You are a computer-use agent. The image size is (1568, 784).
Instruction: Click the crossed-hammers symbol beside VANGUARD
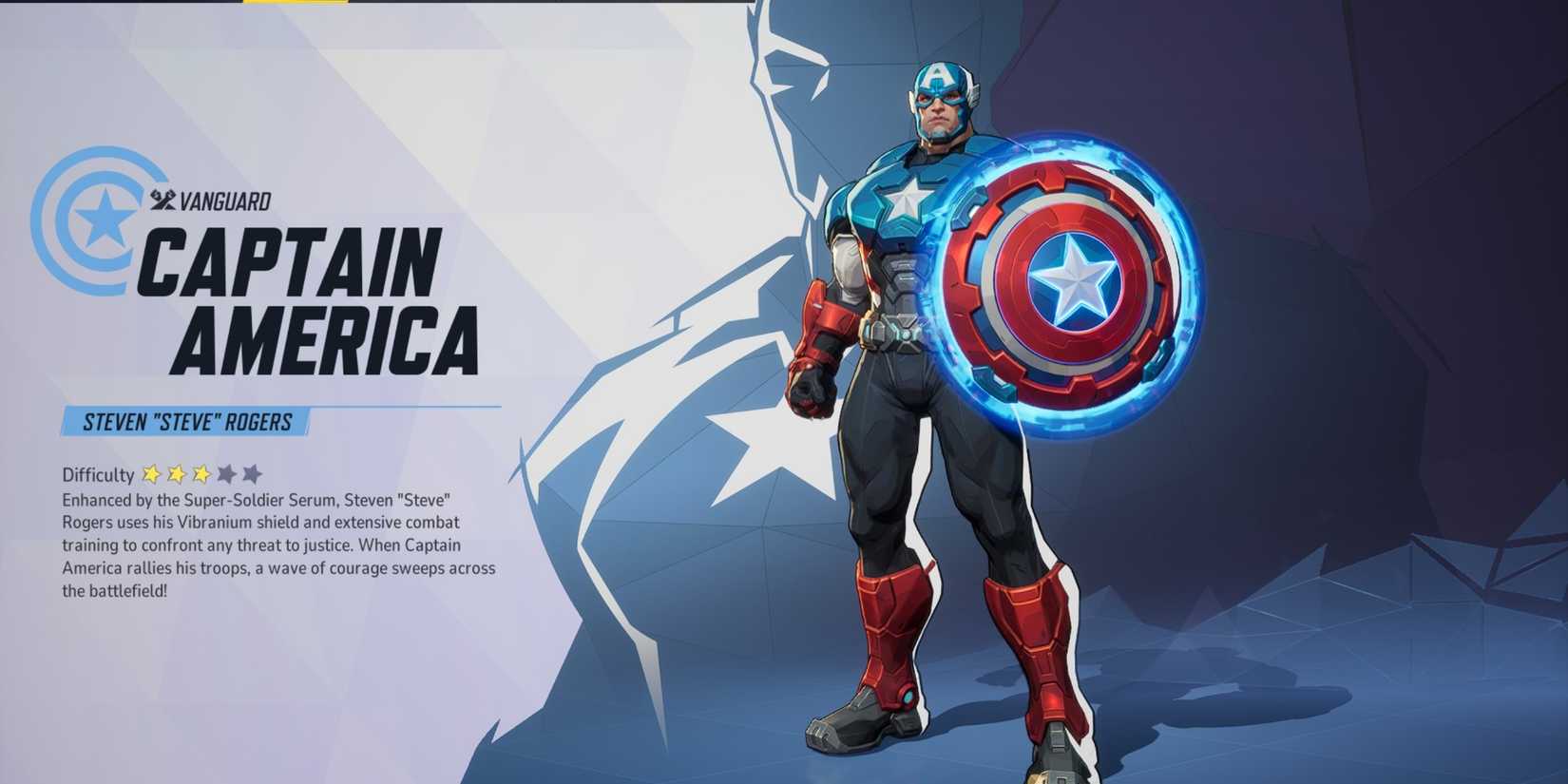pyautogui.click(x=162, y=199)
